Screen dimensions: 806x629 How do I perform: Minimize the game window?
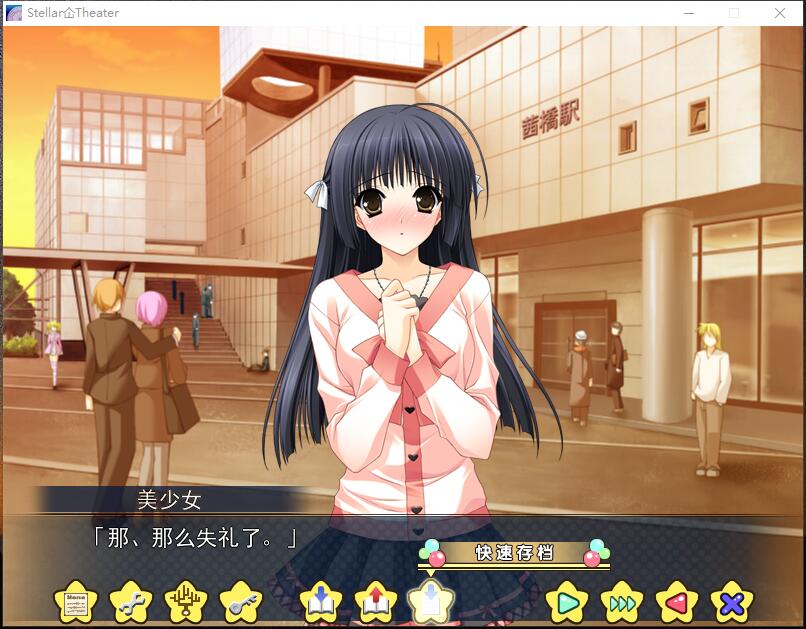point(689,13)
